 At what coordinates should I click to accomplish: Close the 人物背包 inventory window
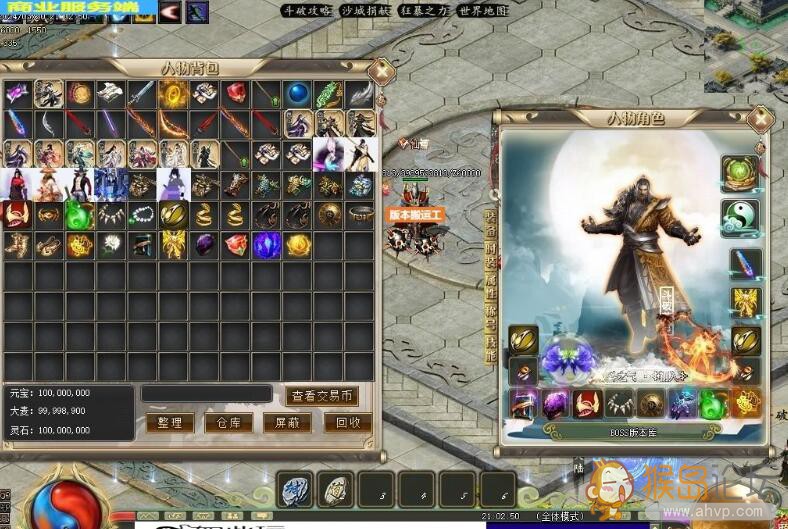(379, 71)
